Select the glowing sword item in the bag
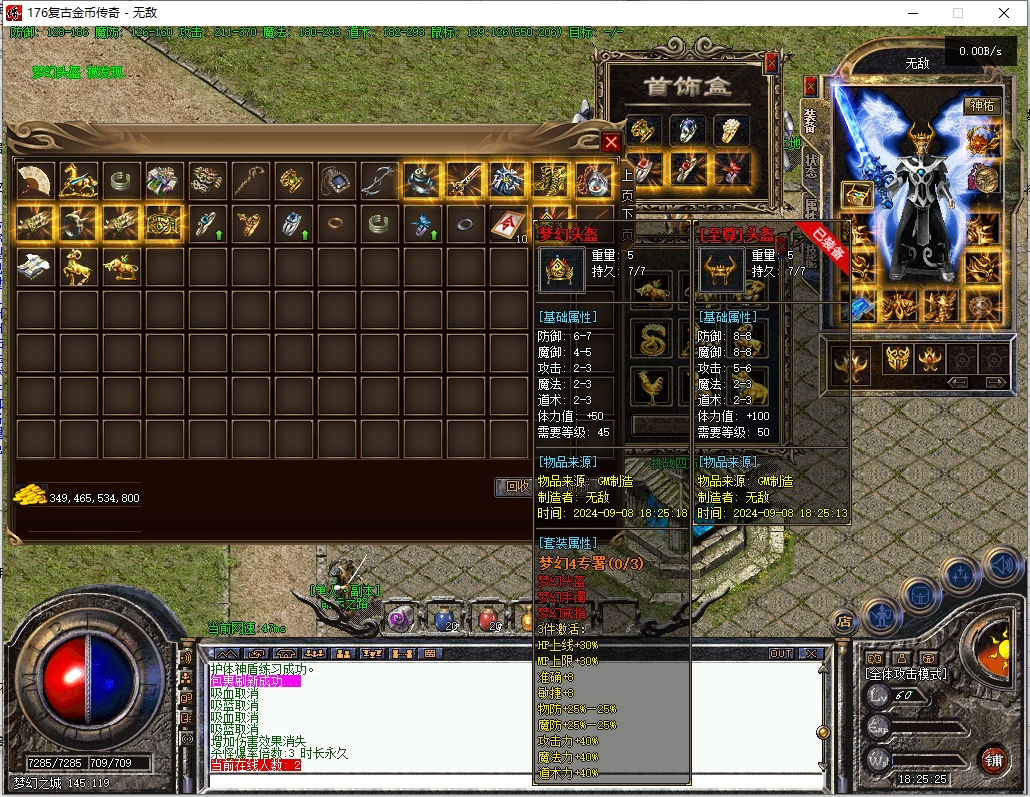The image size is (1030, 797). 464,180
